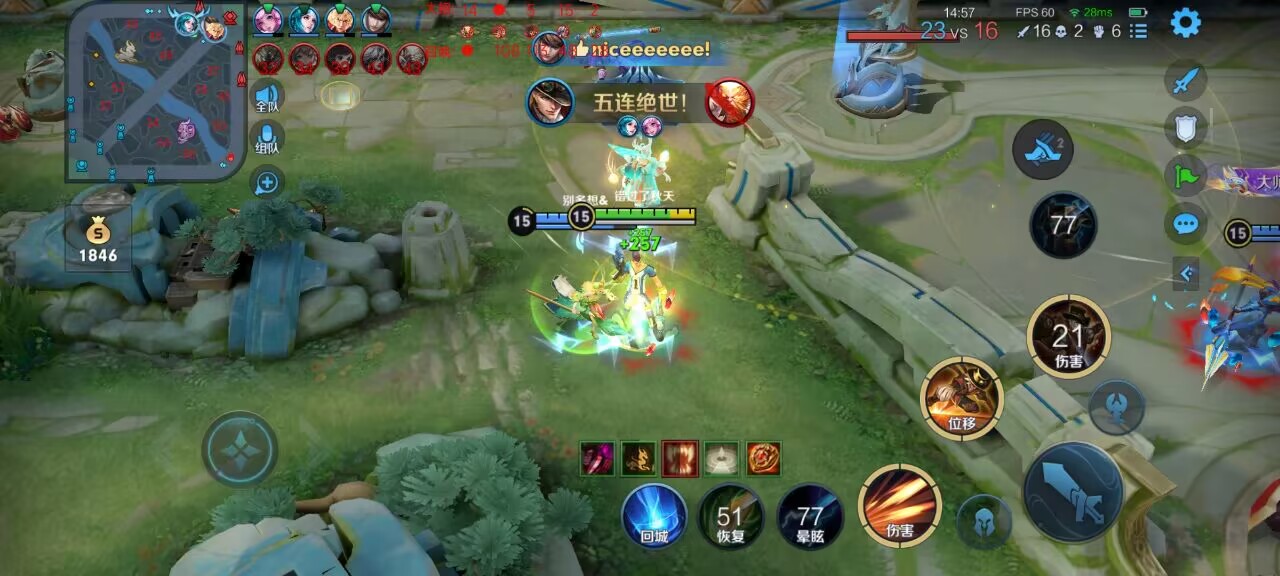Toggle the 组队 microphone button
Image resolution: width=1280 pixels, height=576 pixels.
click(267, 138)
